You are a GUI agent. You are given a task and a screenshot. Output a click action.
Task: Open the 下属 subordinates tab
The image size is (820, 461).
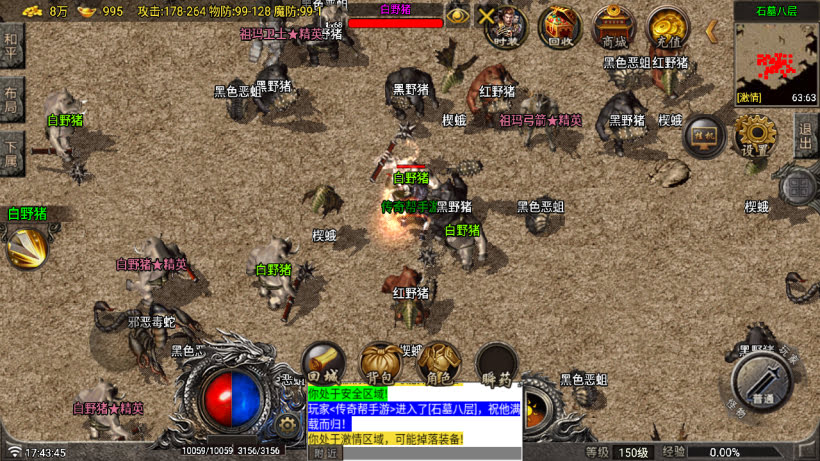pos(11,150)
